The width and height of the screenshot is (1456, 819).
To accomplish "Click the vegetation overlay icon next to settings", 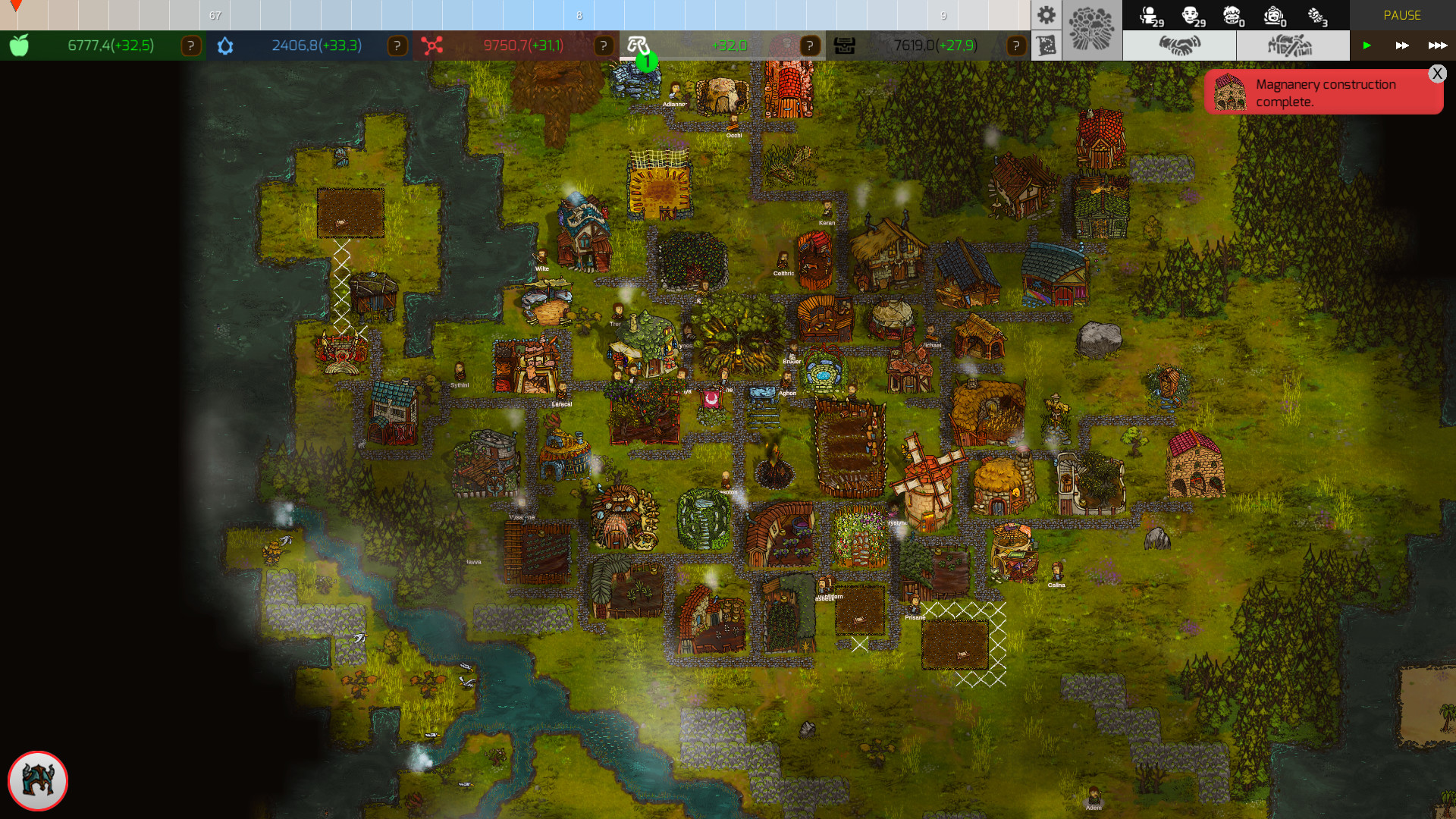I will (1092, 30).
